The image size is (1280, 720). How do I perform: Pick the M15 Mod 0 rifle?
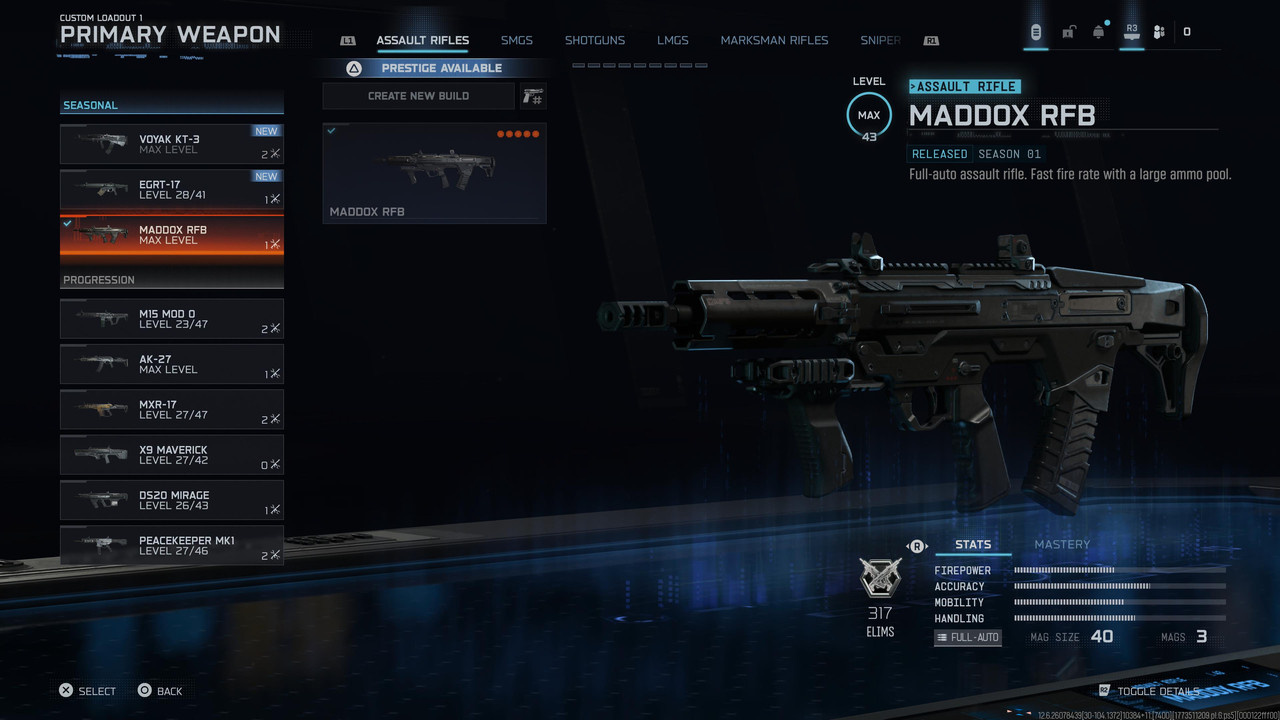171,319
